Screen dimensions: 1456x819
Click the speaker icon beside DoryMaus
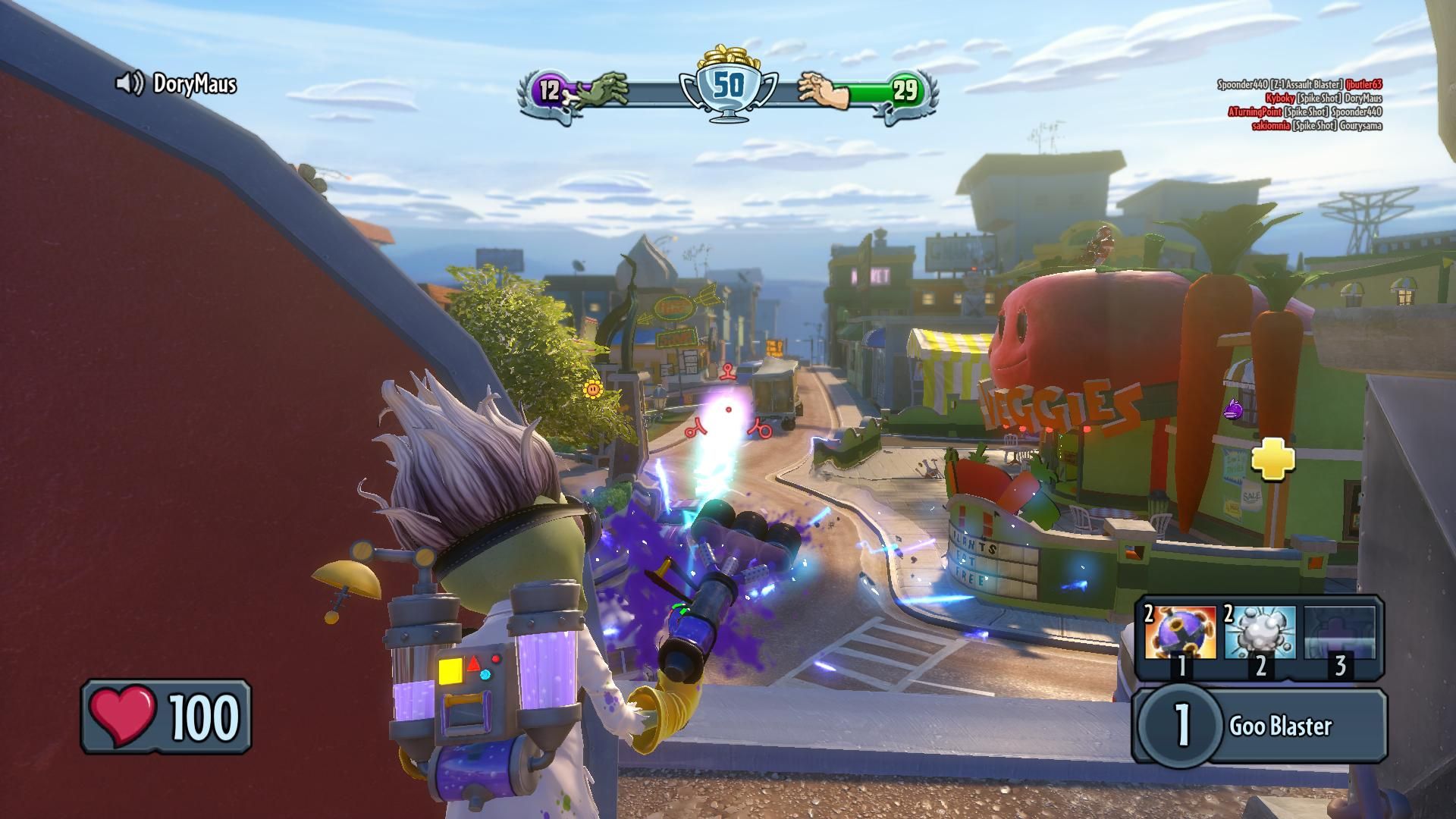(129, 83)
